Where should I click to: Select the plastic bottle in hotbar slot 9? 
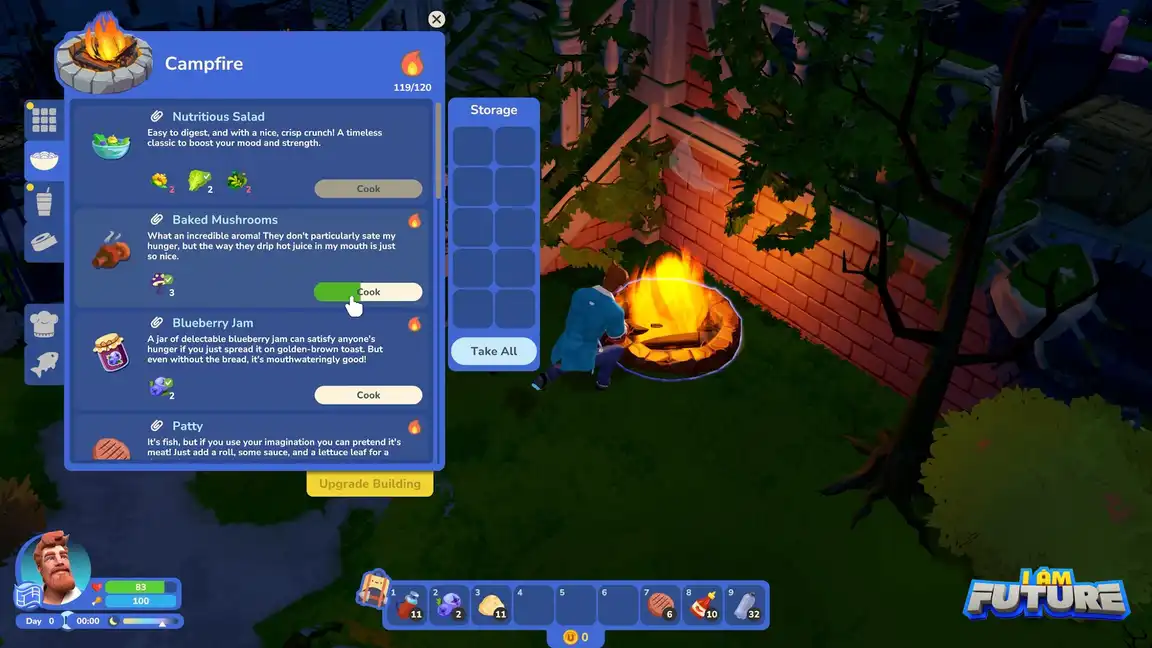point(745,605)
